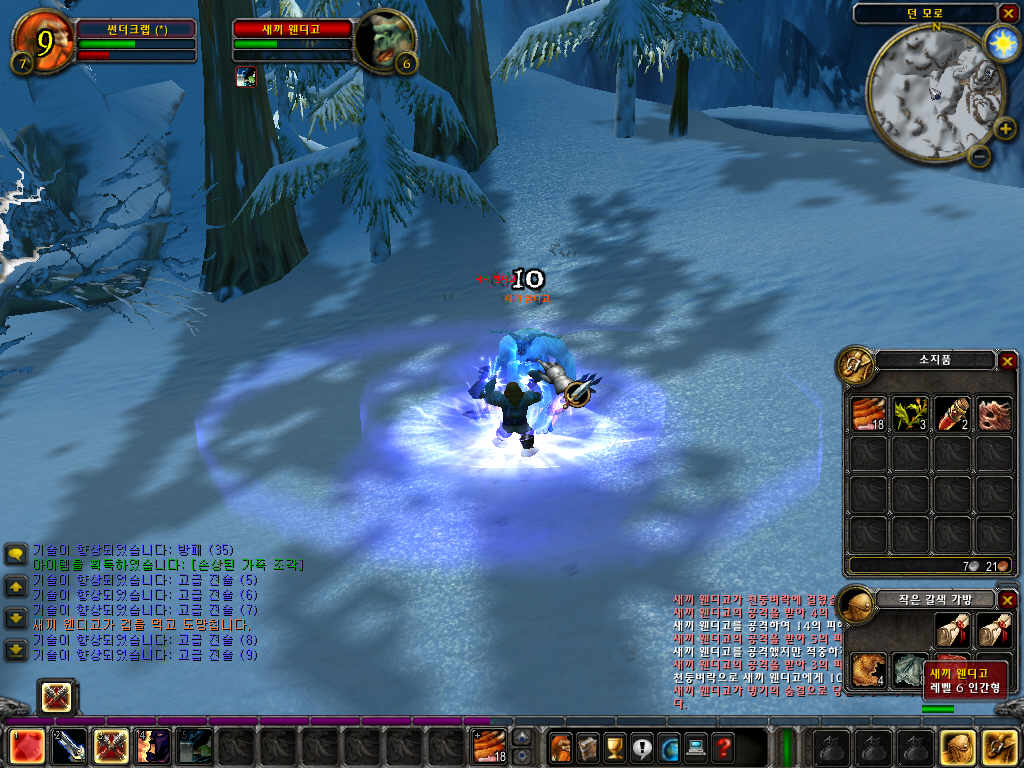Click the minimap zoom-in plus button
The width and height of the screenshot is (1024, 768).
1004,128
